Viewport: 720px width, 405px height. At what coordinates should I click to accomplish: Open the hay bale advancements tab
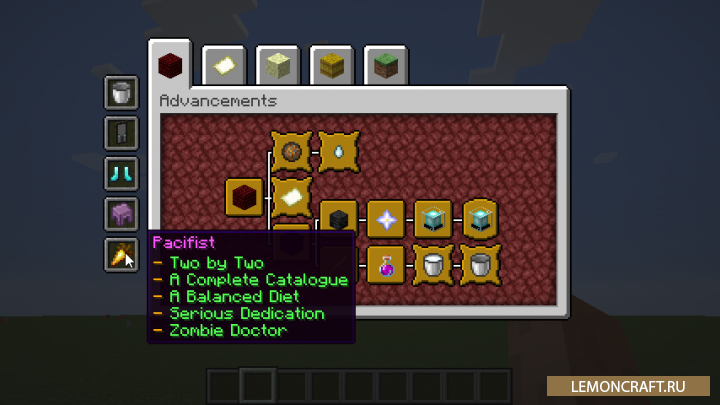click(x=332, y=66)
